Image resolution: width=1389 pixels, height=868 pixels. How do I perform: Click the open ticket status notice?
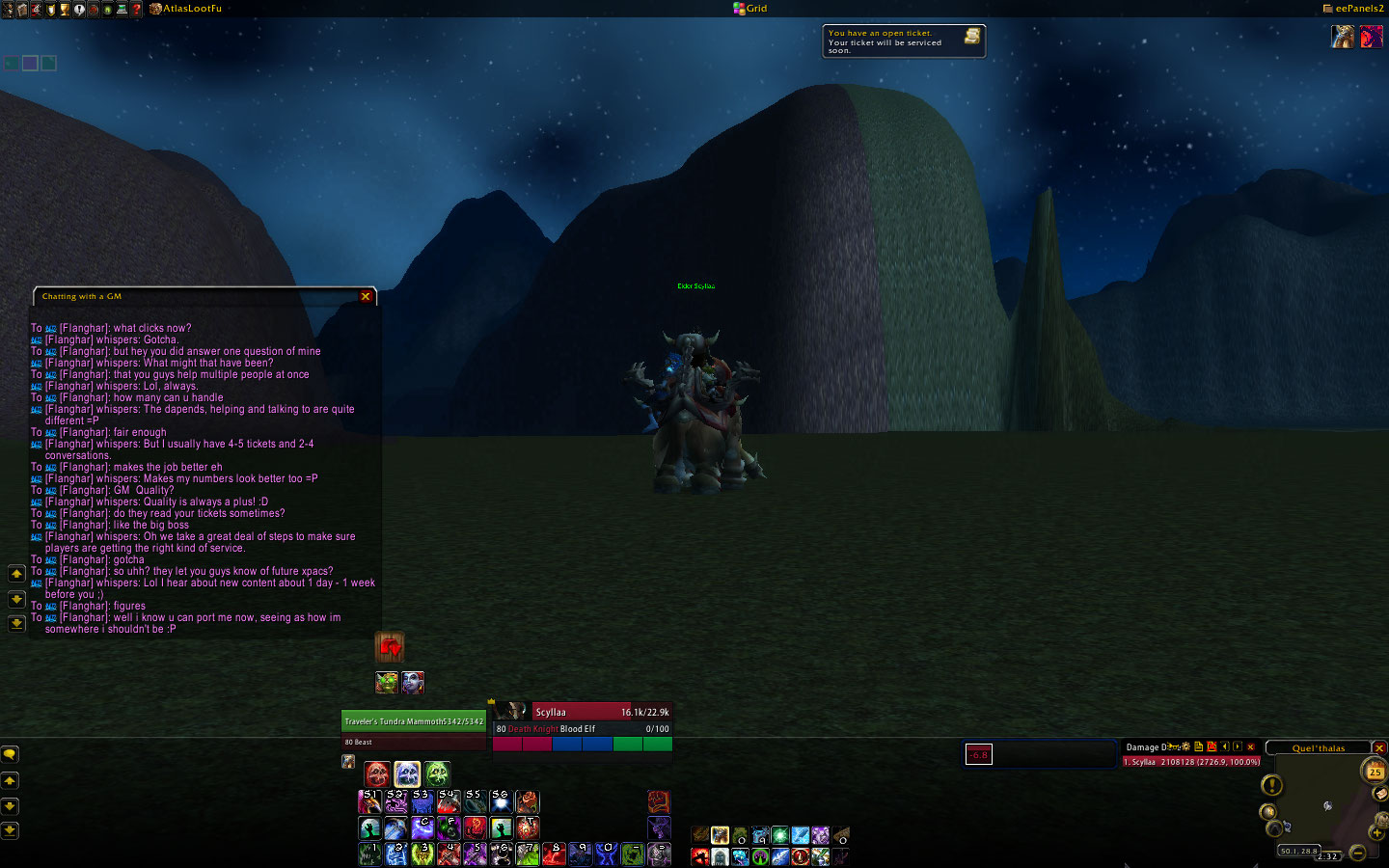[x=903, y=41]
